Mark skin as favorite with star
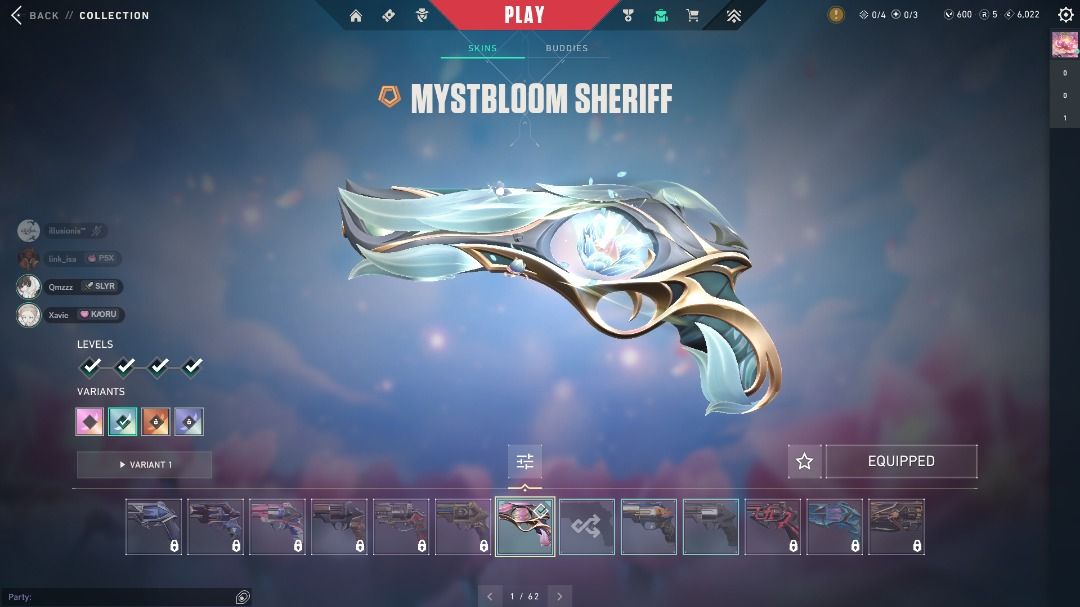The image size is (1080, 607). tap(804, 461)
